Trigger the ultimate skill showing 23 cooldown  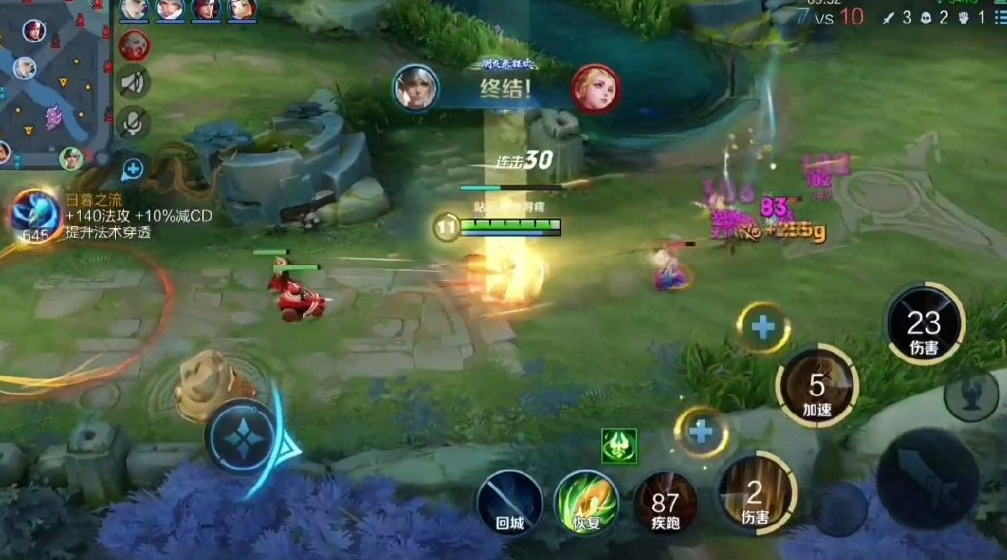(924, 324)
